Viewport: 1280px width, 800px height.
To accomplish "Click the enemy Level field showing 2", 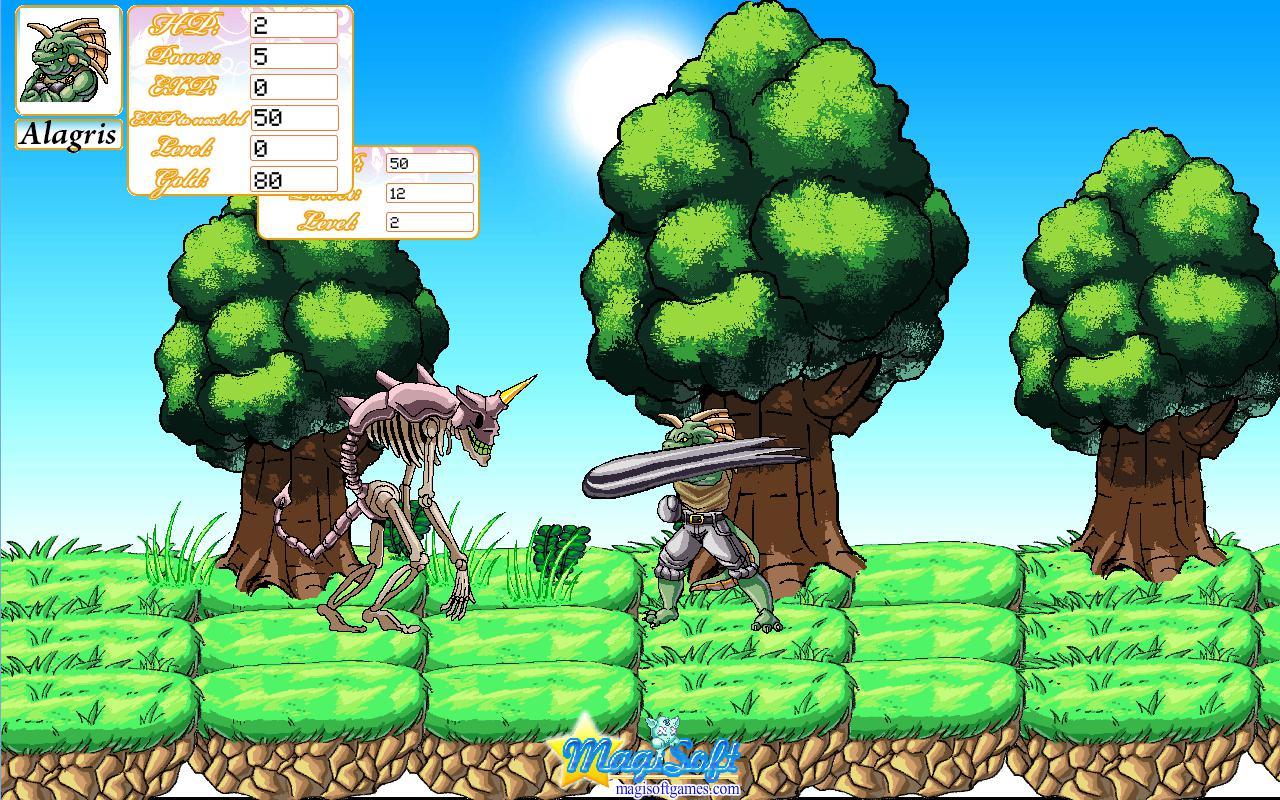I will point(428,222).
